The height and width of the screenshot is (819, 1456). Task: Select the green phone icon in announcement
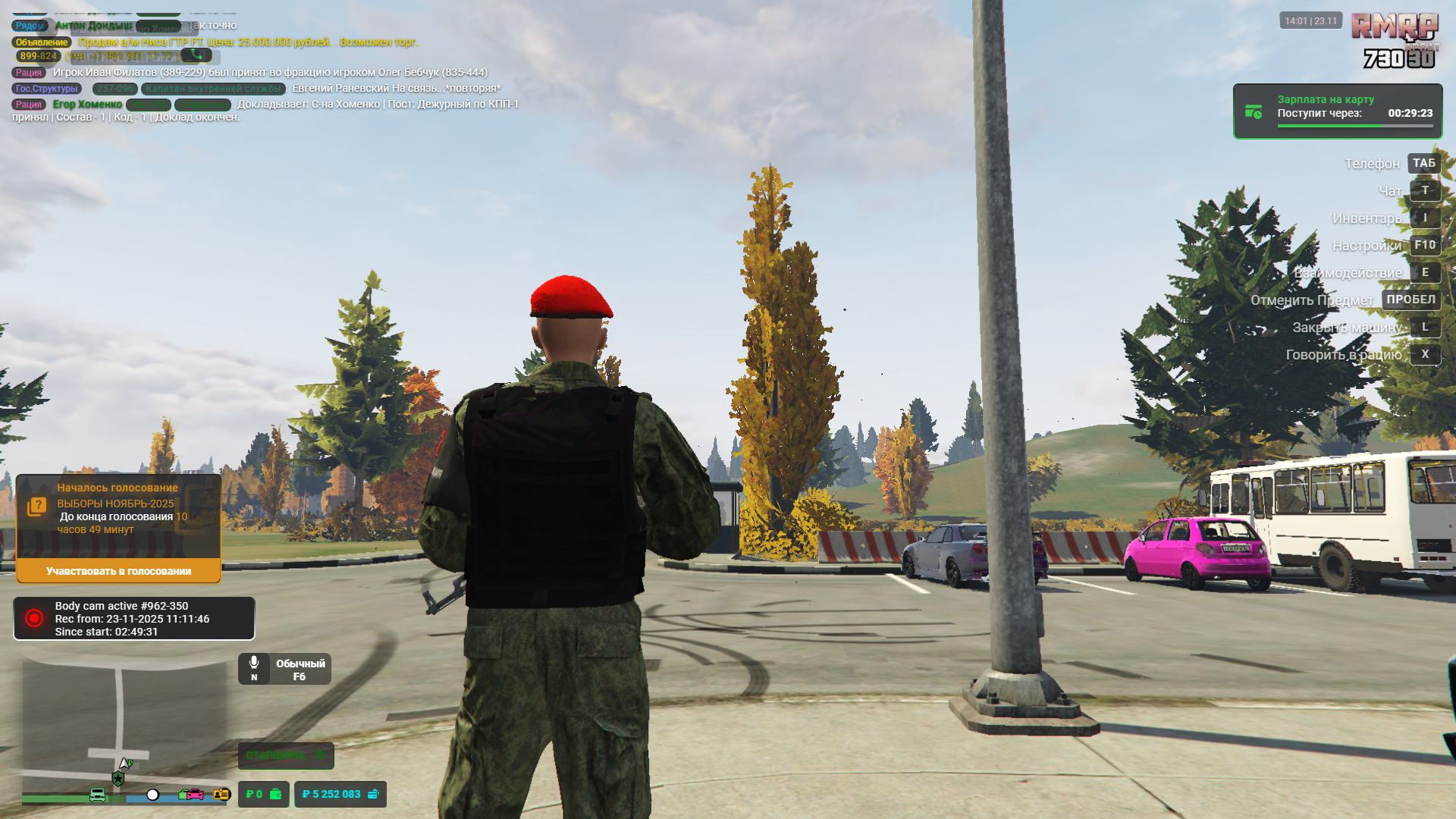pos(196,55)
